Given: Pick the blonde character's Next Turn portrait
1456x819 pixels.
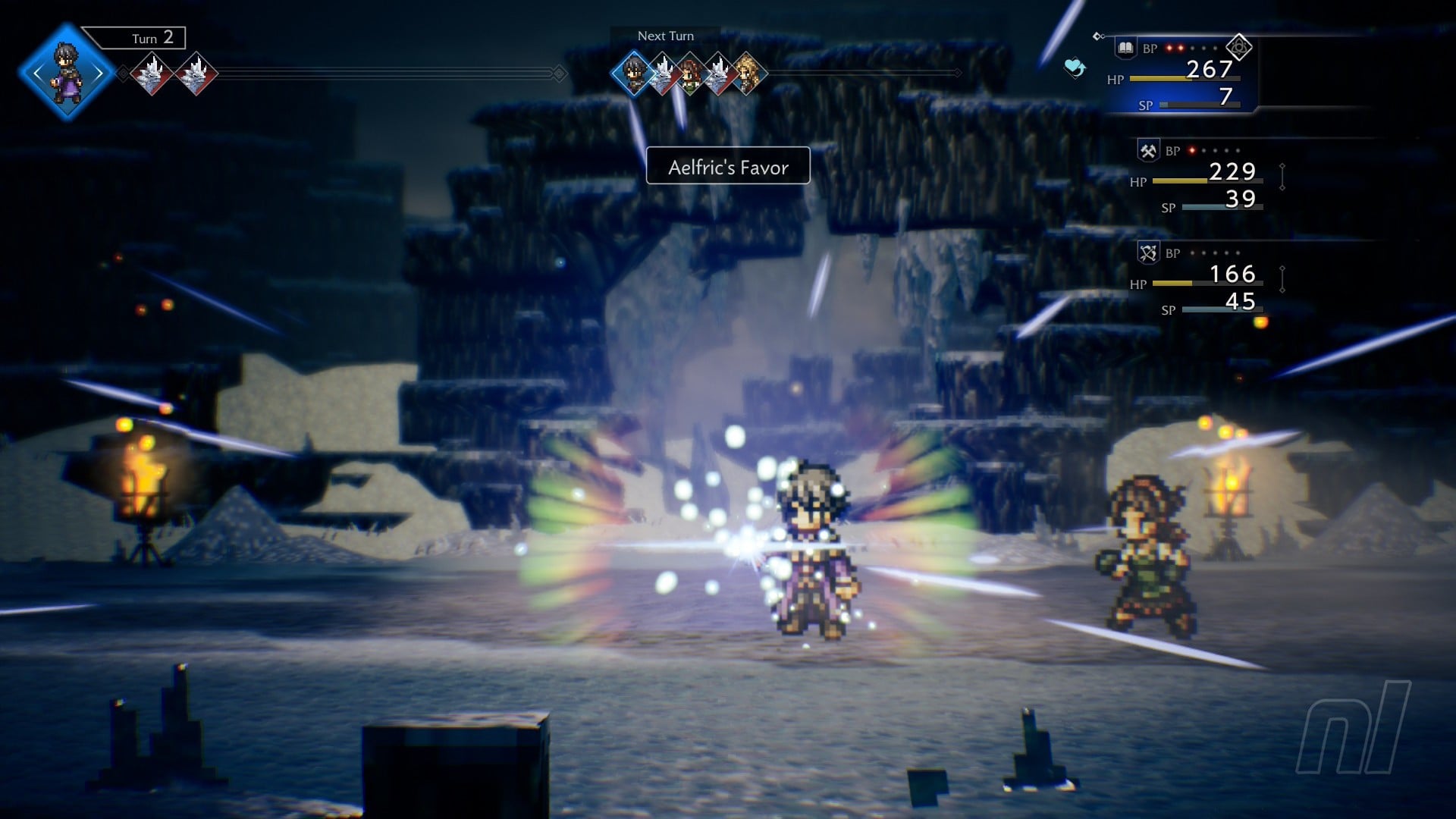Looking at the screenshot, I should (x=746, y=74).
